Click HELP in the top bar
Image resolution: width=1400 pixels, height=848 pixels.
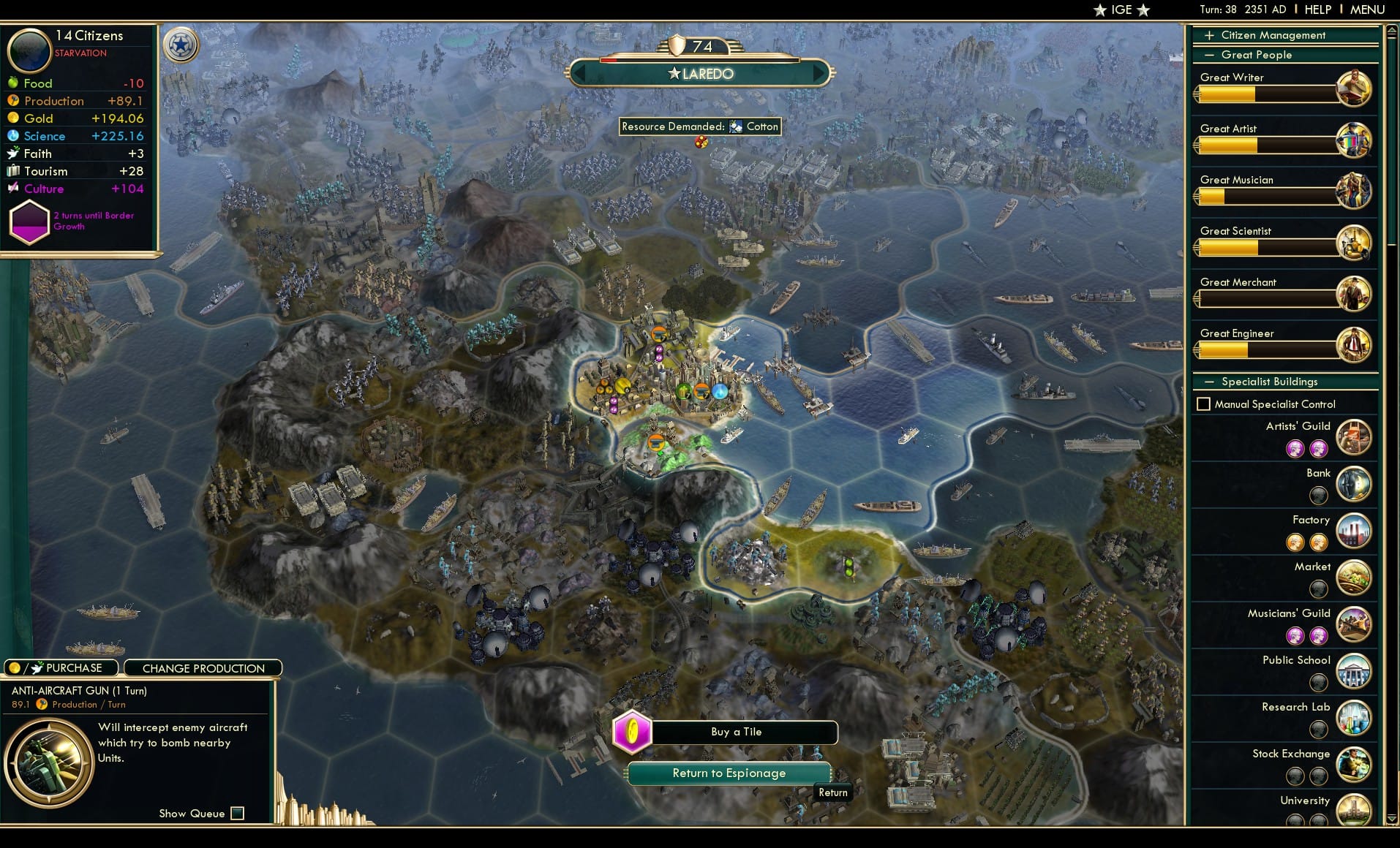(1317, 10)
